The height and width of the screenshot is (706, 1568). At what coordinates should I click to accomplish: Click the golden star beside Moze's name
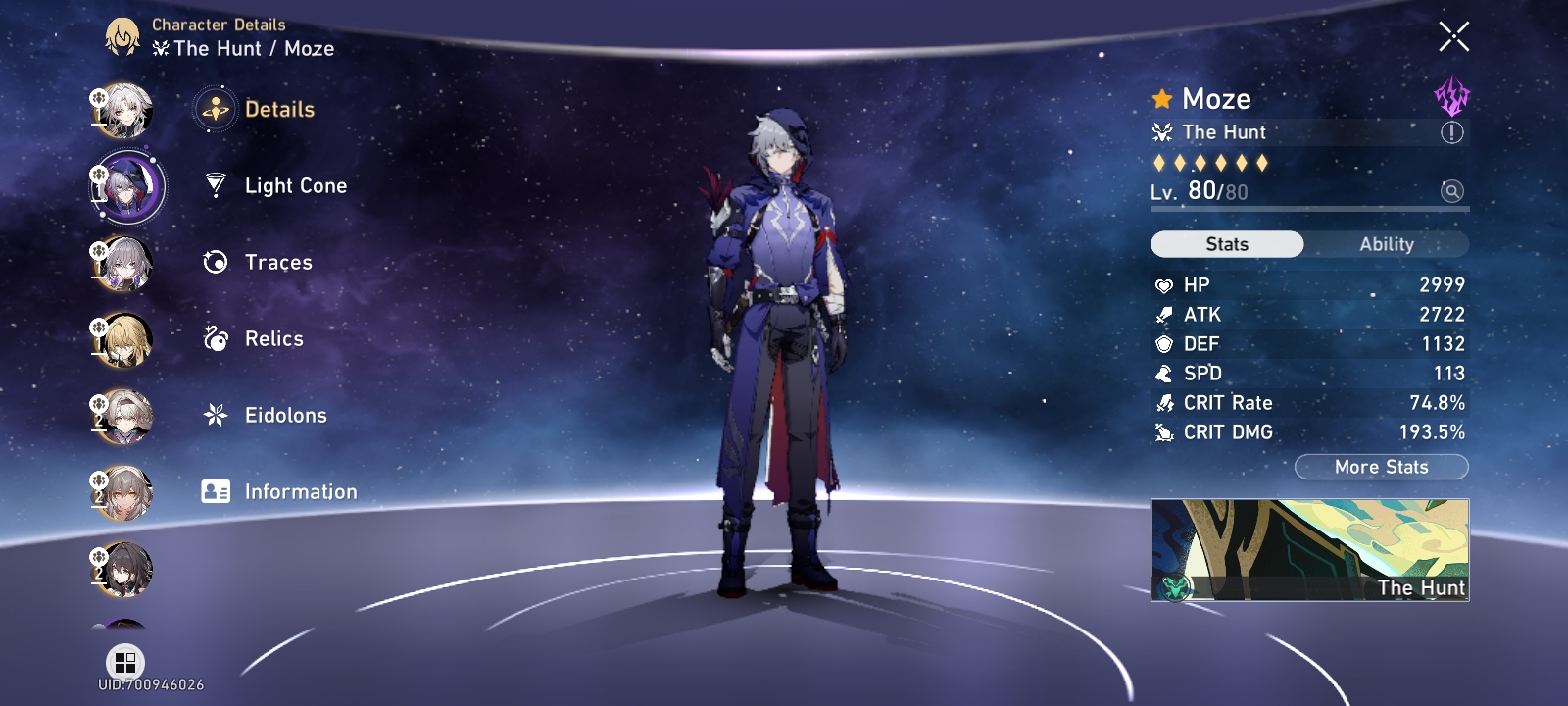point(1160,98)
